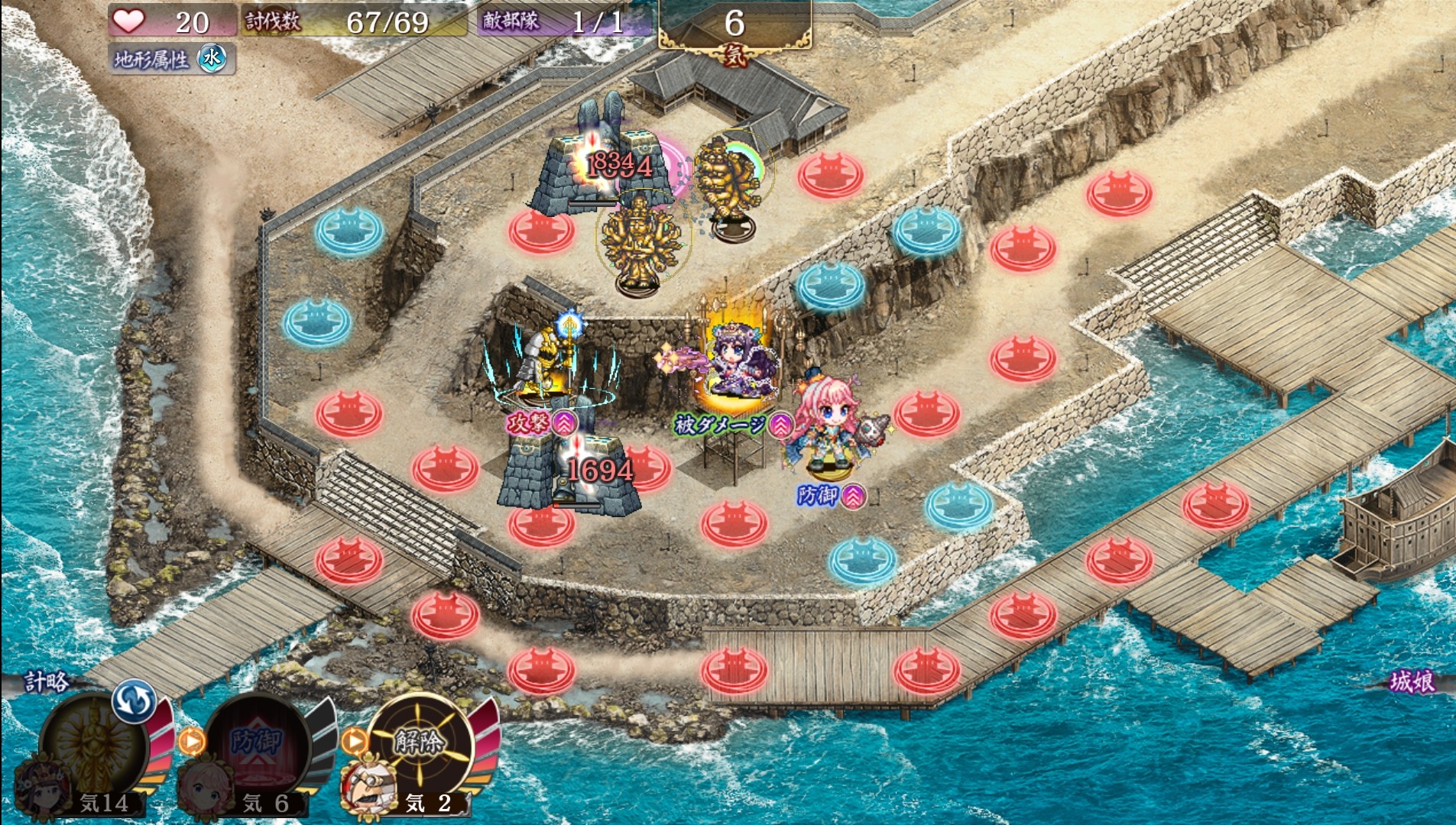Open the 城娘 castle girl panel
The height and width of the screenshot is (825, 1456).
tap(1411, 681)
